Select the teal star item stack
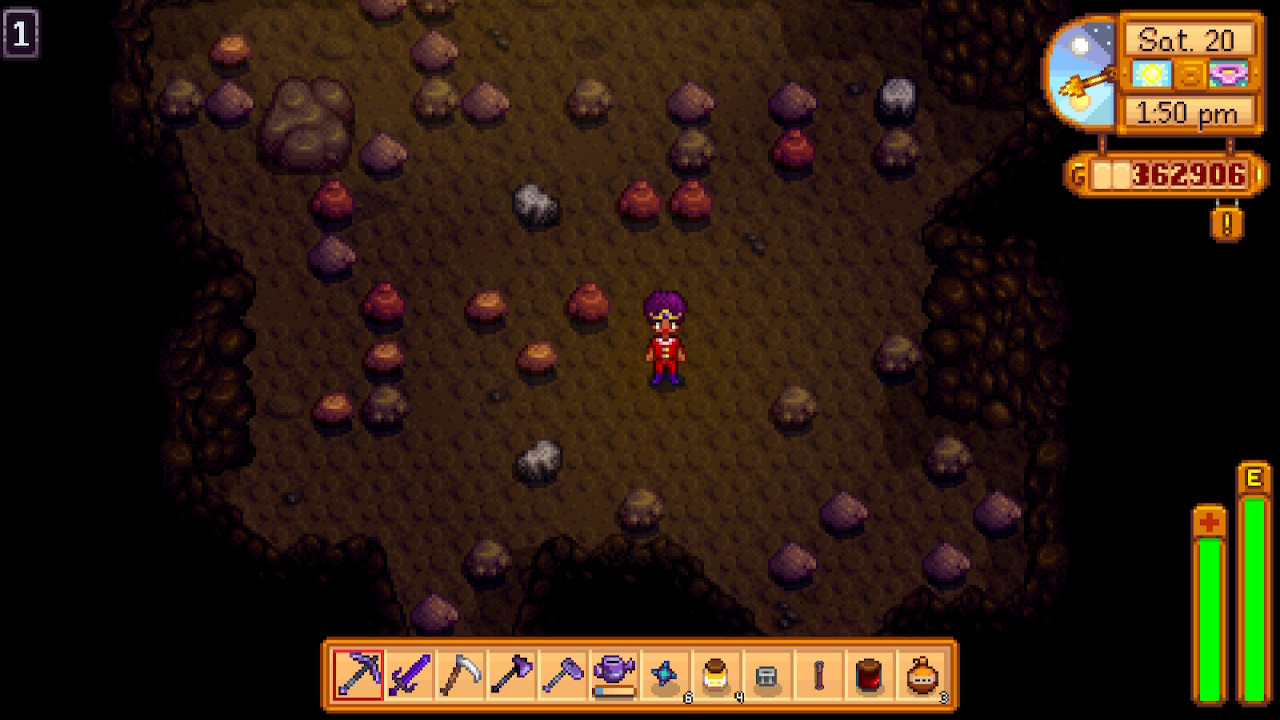Screen dimensions: 1280x720 click(x=666, y=676)
